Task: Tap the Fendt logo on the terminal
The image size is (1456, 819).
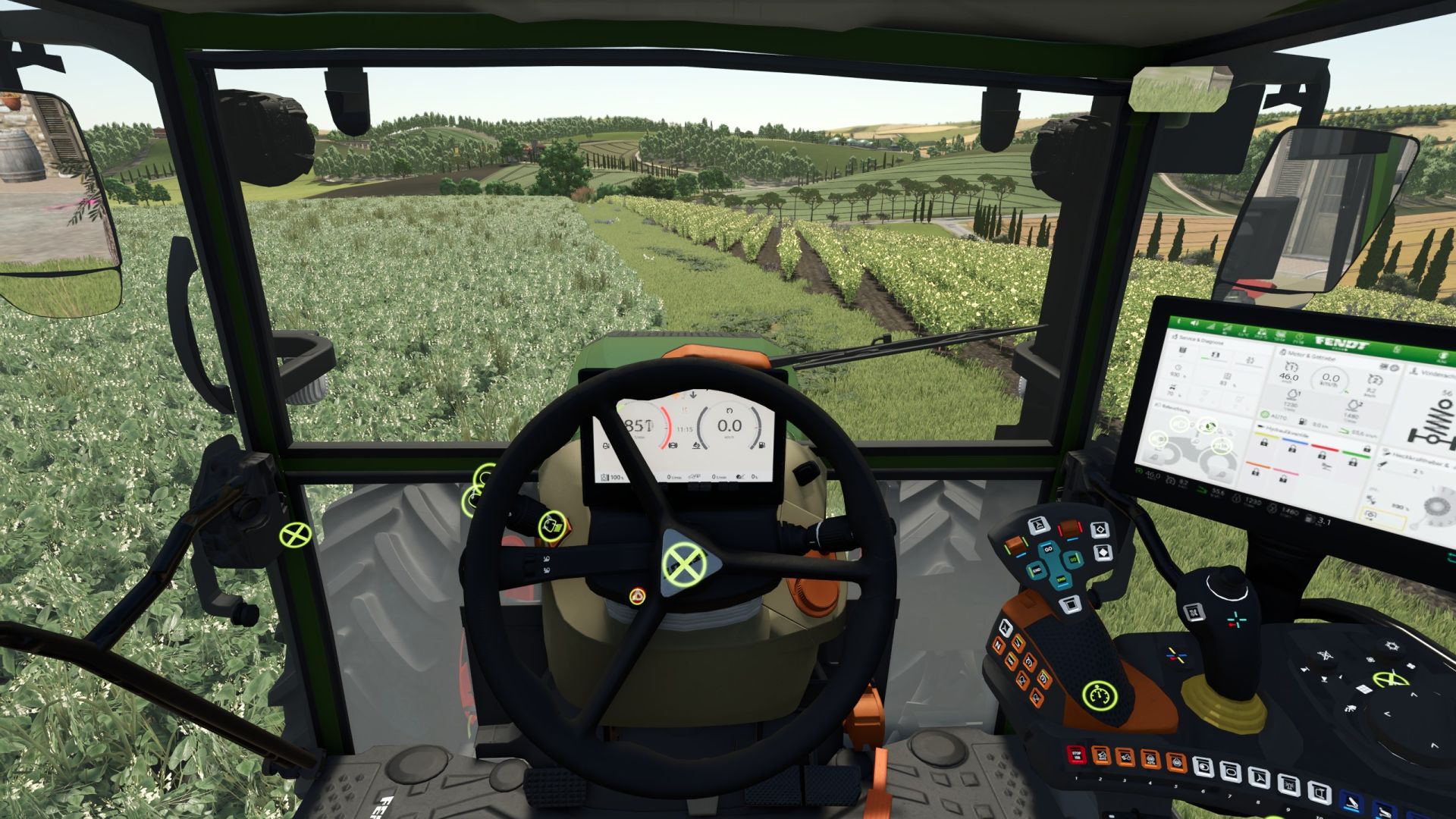Action: (1341, 343)
